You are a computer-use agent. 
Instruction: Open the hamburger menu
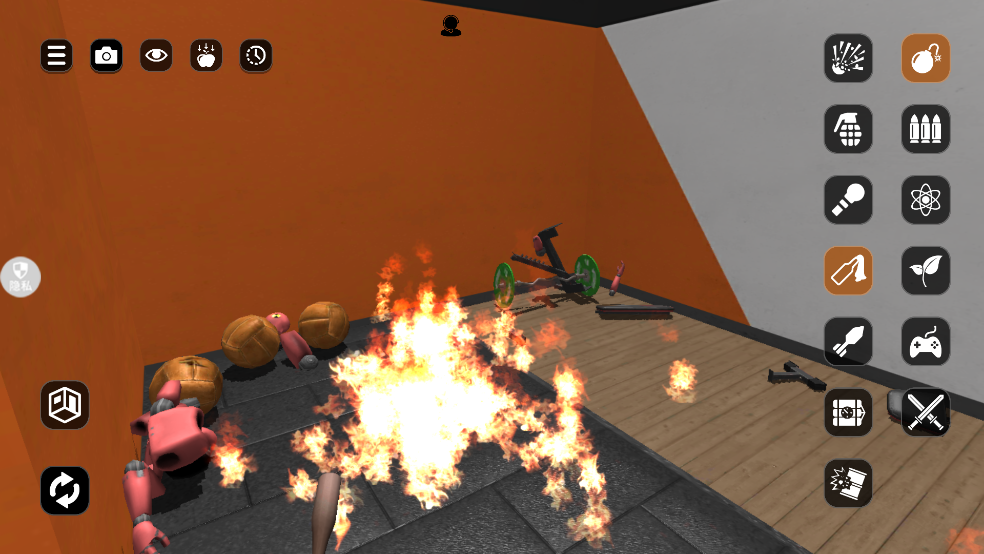[x=56, y=56]
